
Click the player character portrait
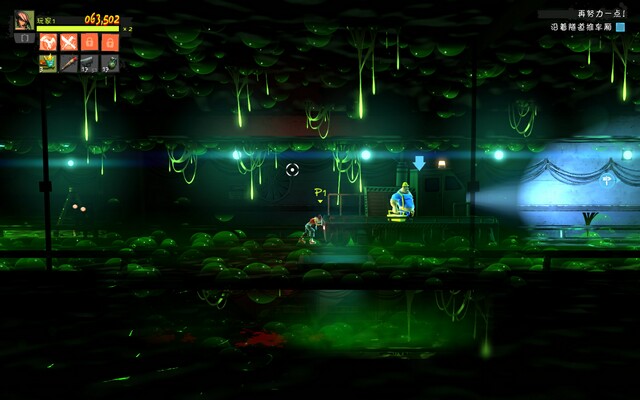(x=24, y=20)
